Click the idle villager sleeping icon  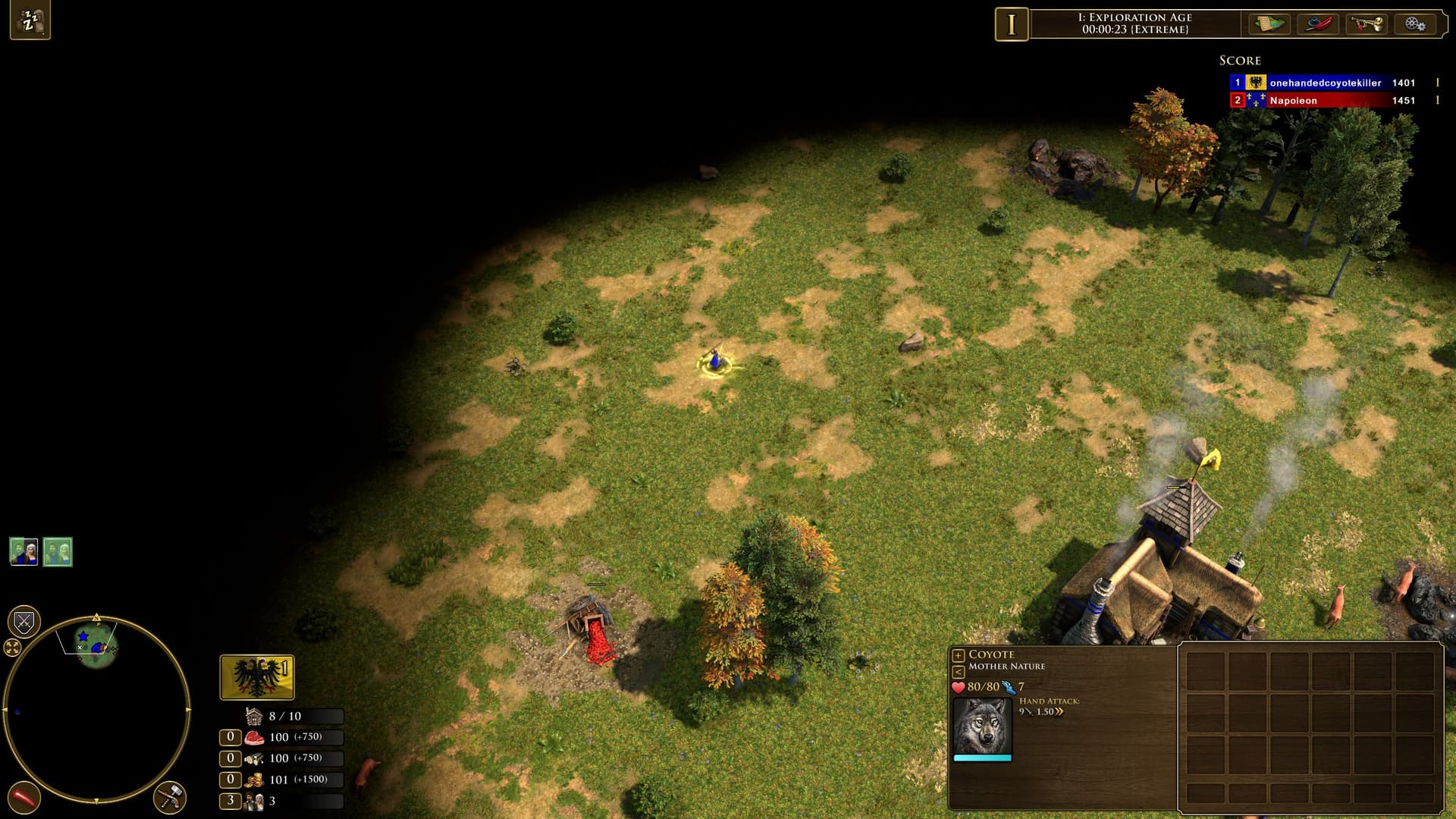coord(30,20)
